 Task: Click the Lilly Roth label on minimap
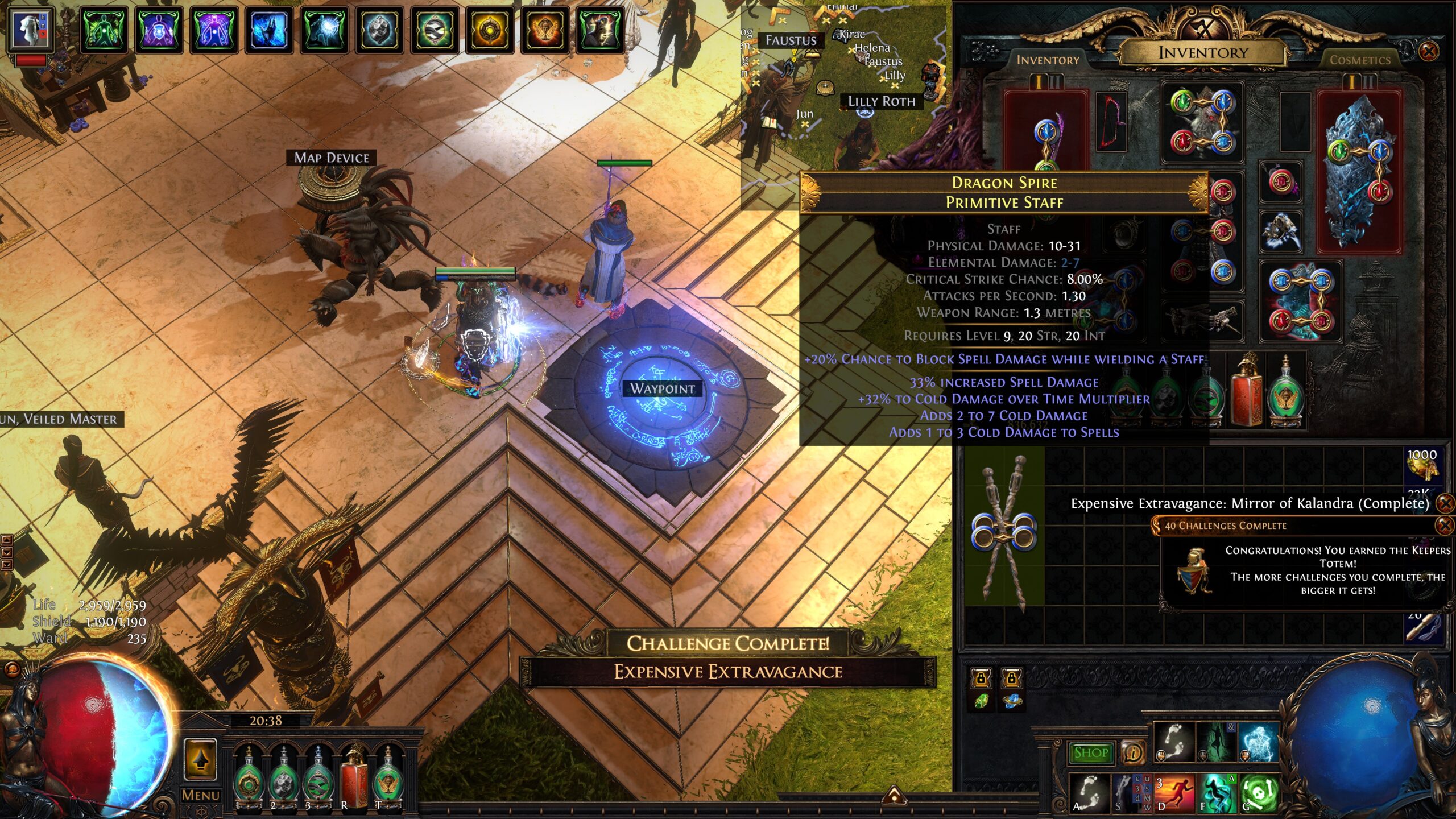pyautogui.click(x=881, y=101)
